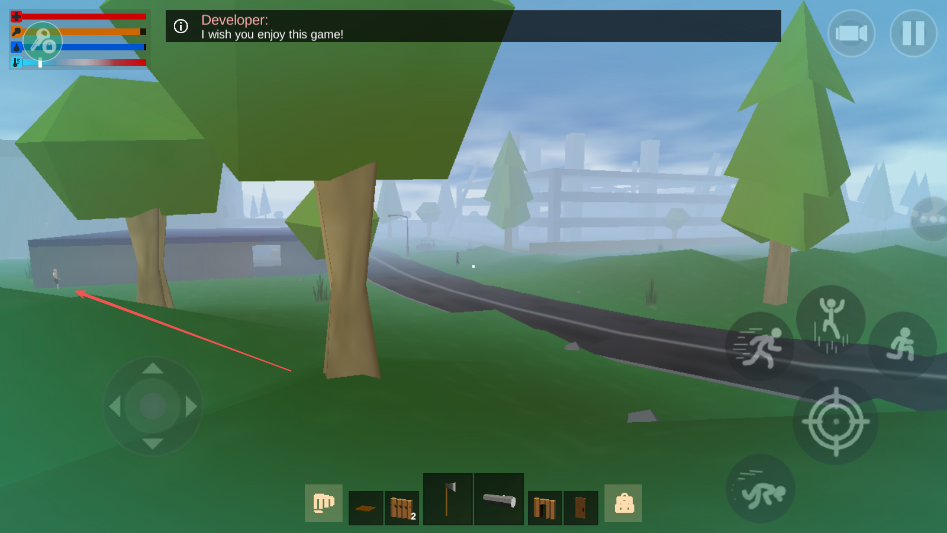Choose the wooden floor plank slot
This screenshot has width=947, height=533.
point(365,507)
